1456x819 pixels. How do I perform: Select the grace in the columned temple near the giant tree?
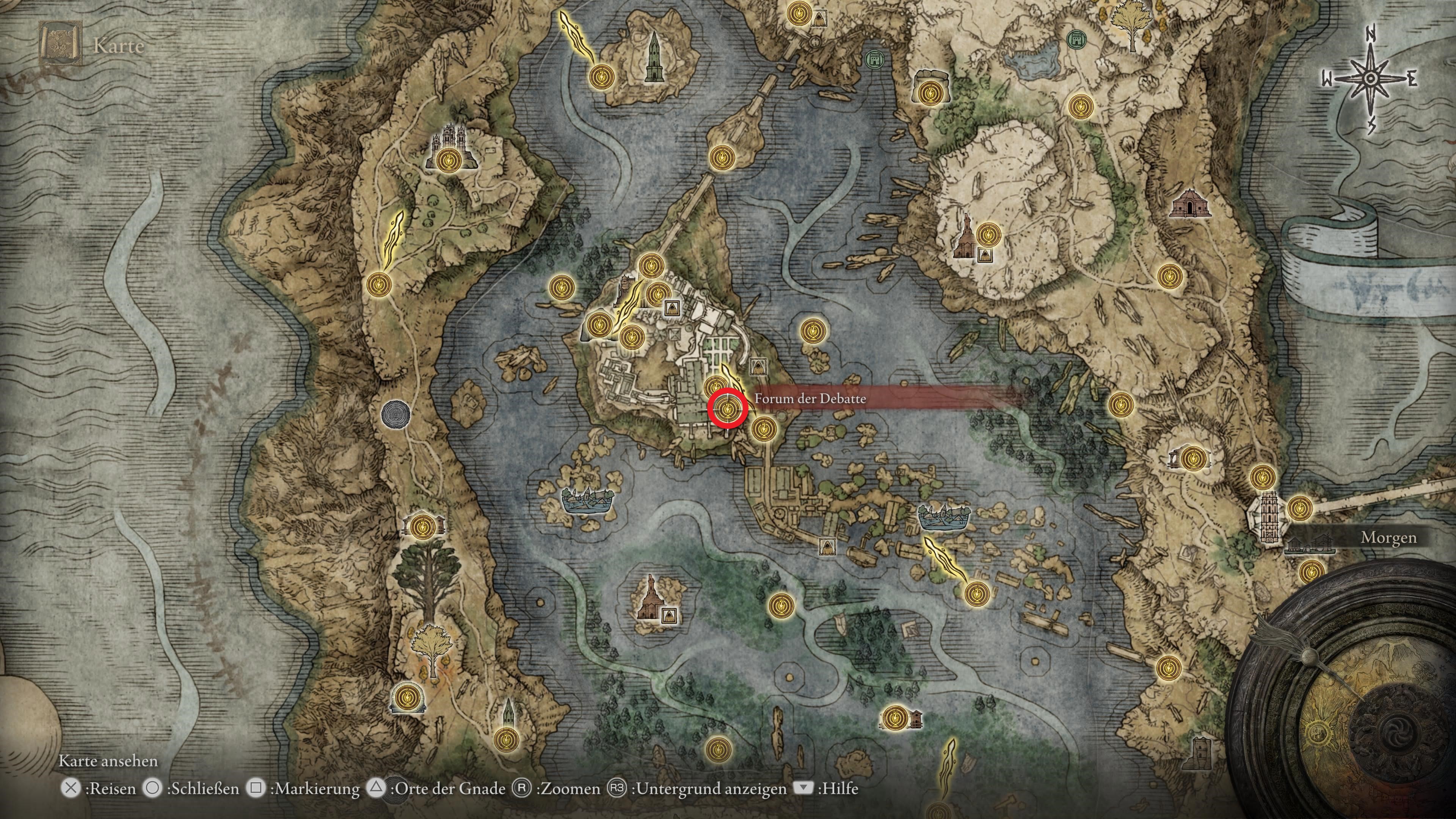click(422, 526)
